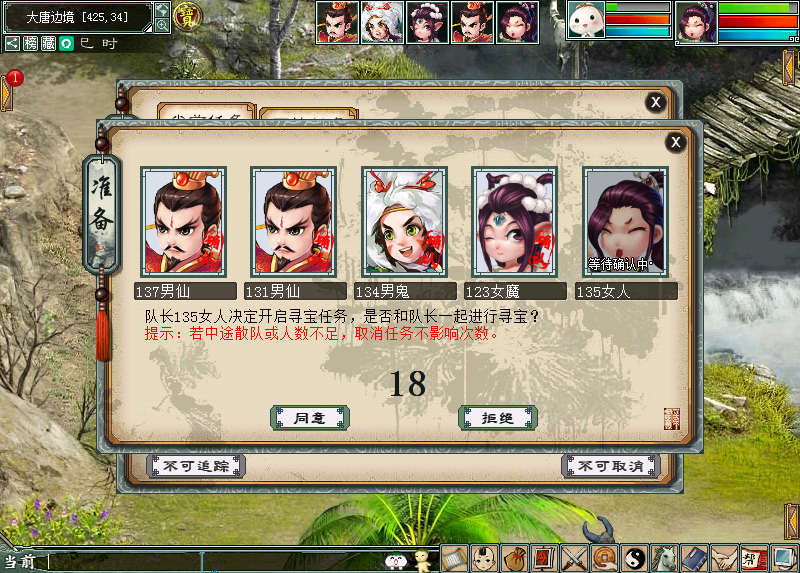
Task: Open the 榜 ranking button
Action: pyautogui.click(x=31, y=43)
